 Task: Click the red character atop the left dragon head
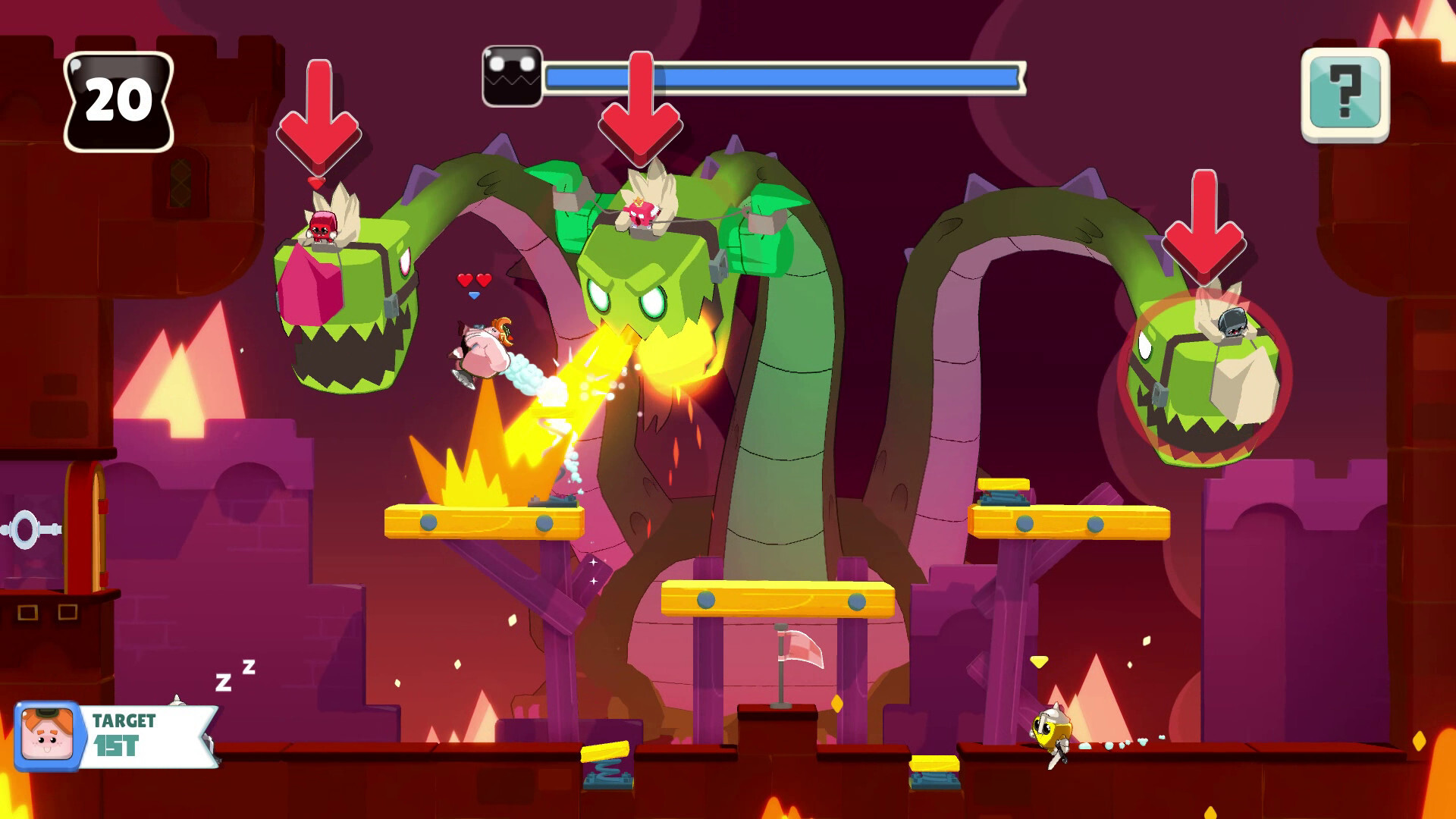(x=322, y=226)
